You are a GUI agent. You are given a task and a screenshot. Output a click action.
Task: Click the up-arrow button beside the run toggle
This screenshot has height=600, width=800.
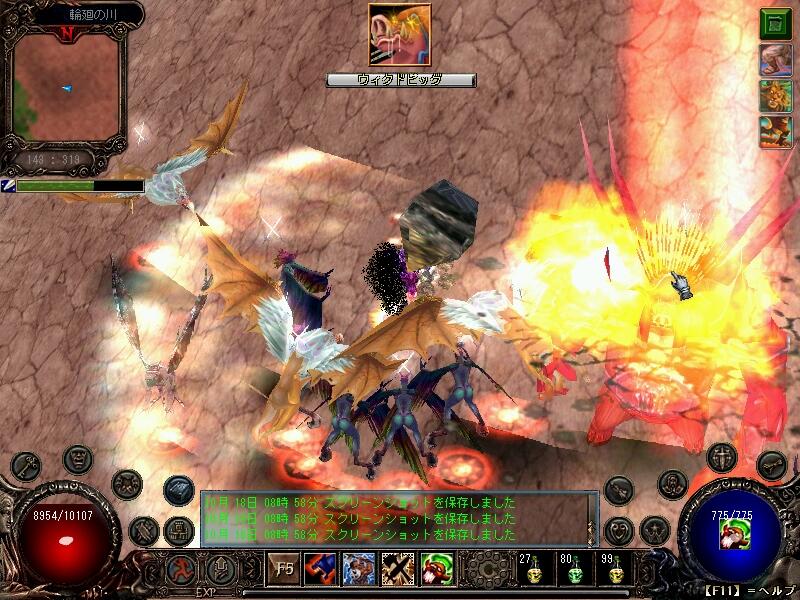pyautogui.click(x=220, y=571)
